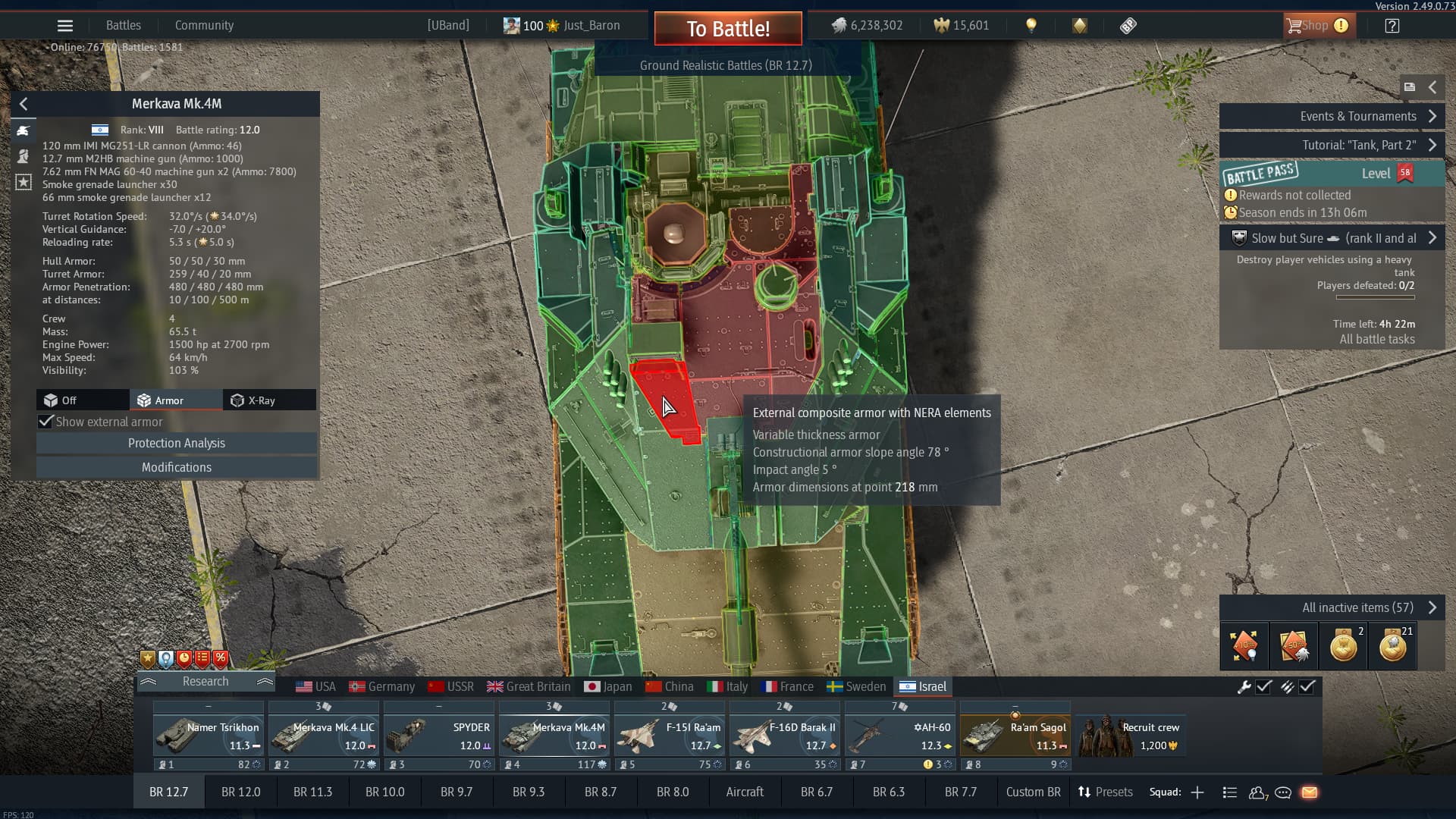1456x819 pixels.
Task: Open Protection Analysis
Action: (176, 443)
